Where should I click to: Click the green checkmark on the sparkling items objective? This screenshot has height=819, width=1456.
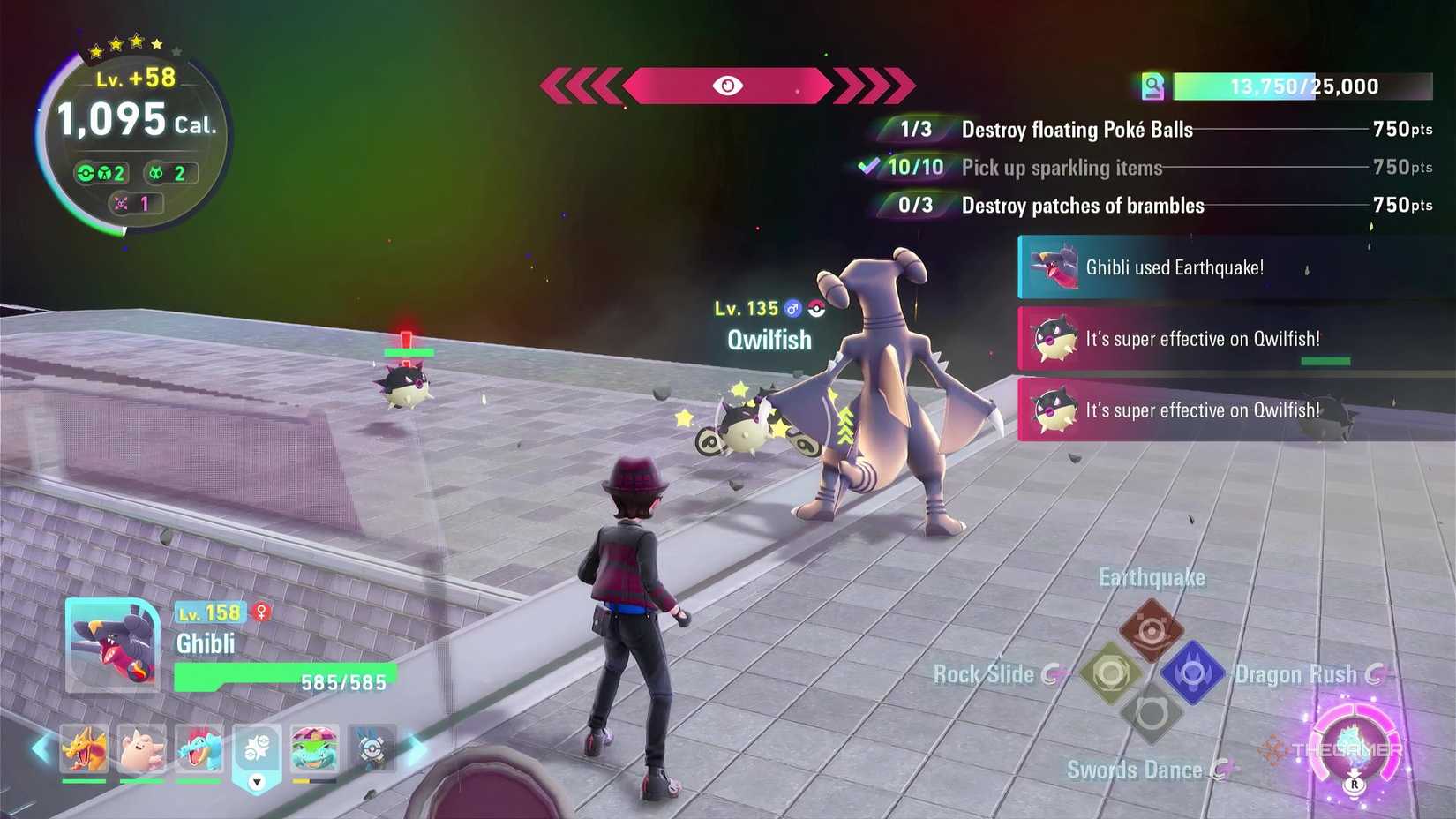(871, 165)
